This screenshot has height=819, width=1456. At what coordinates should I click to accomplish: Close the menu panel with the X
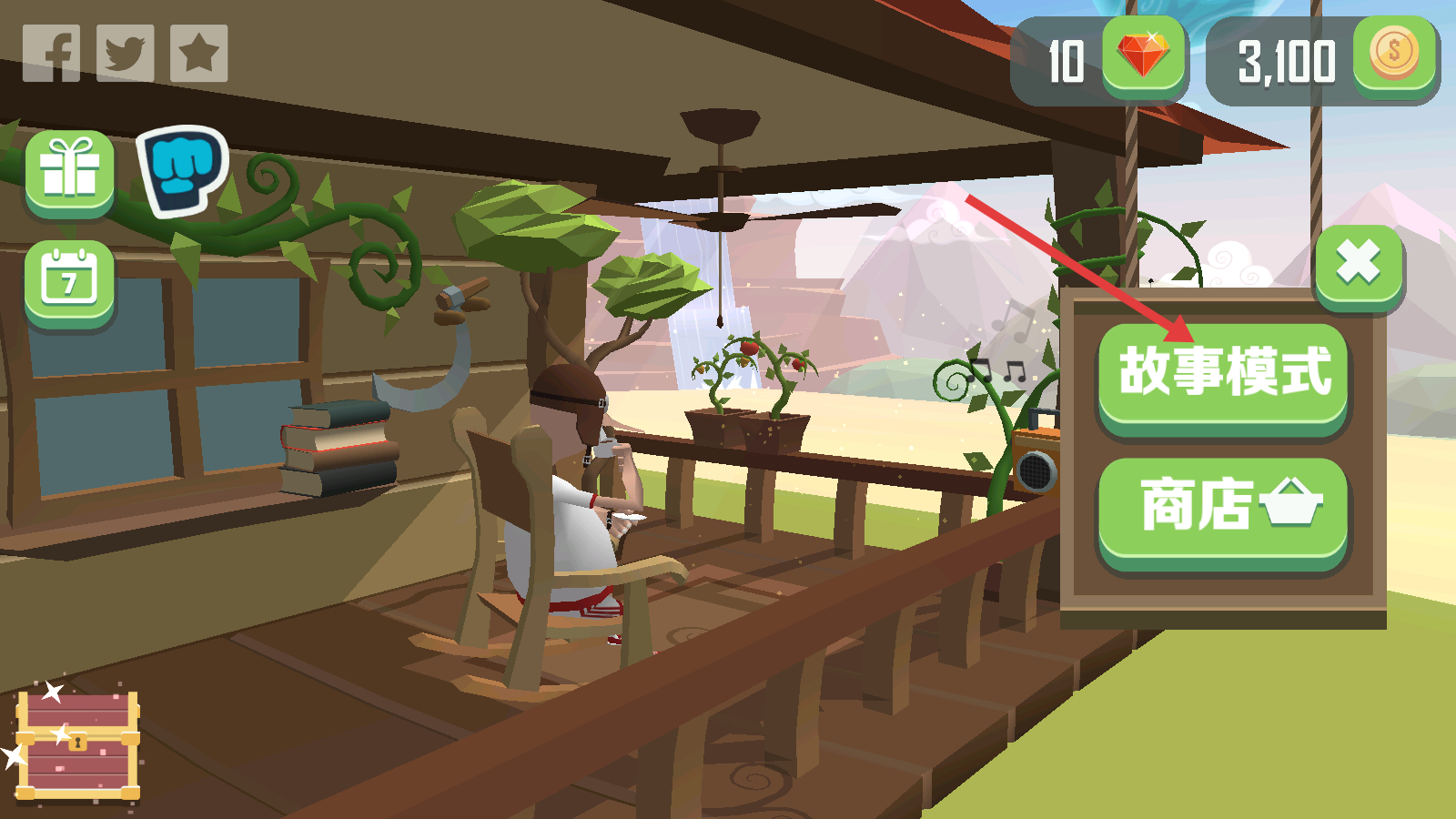(x=1359, y=264)
